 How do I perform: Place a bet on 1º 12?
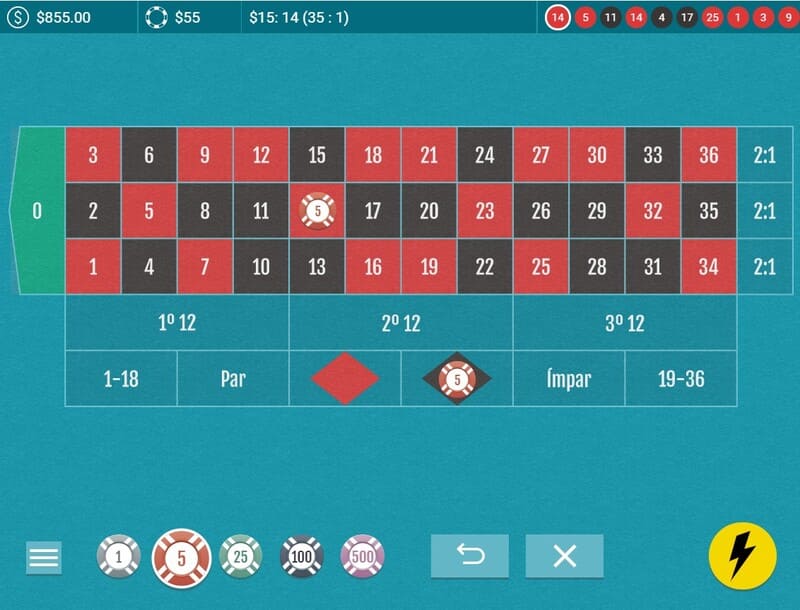177,323
